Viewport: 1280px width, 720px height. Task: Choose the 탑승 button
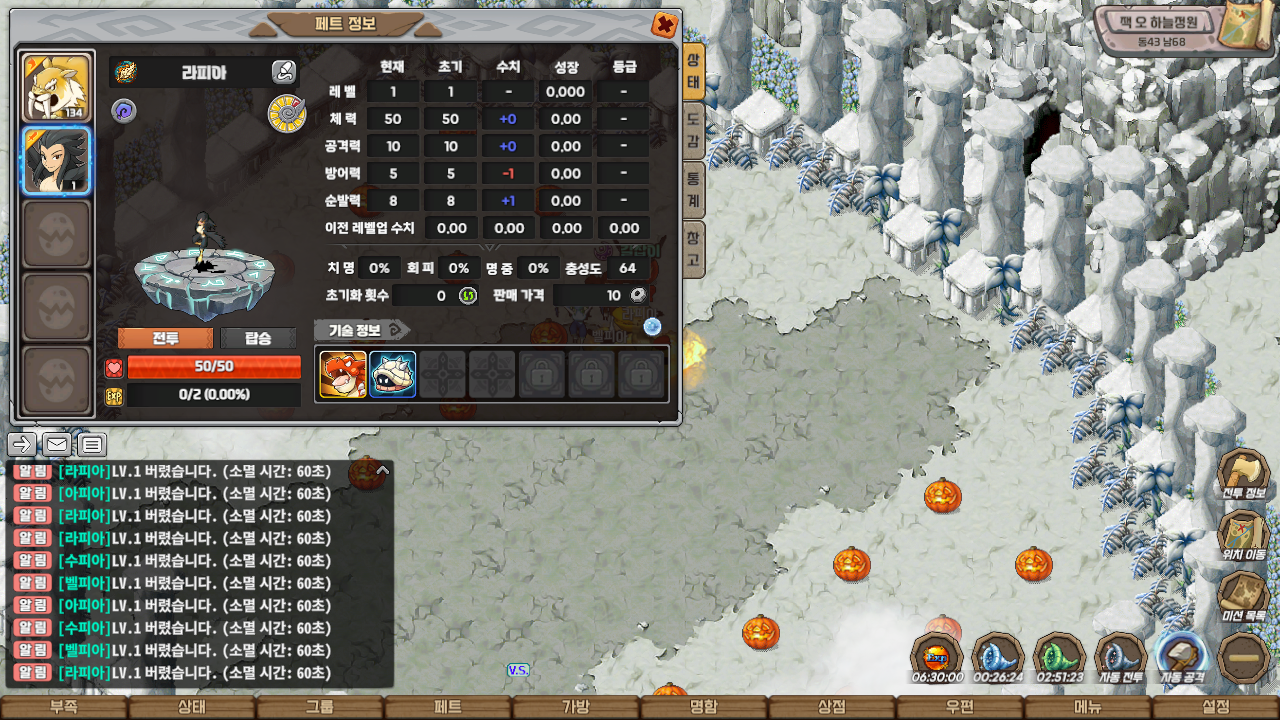pyautogui.click(x=258, y=338)
